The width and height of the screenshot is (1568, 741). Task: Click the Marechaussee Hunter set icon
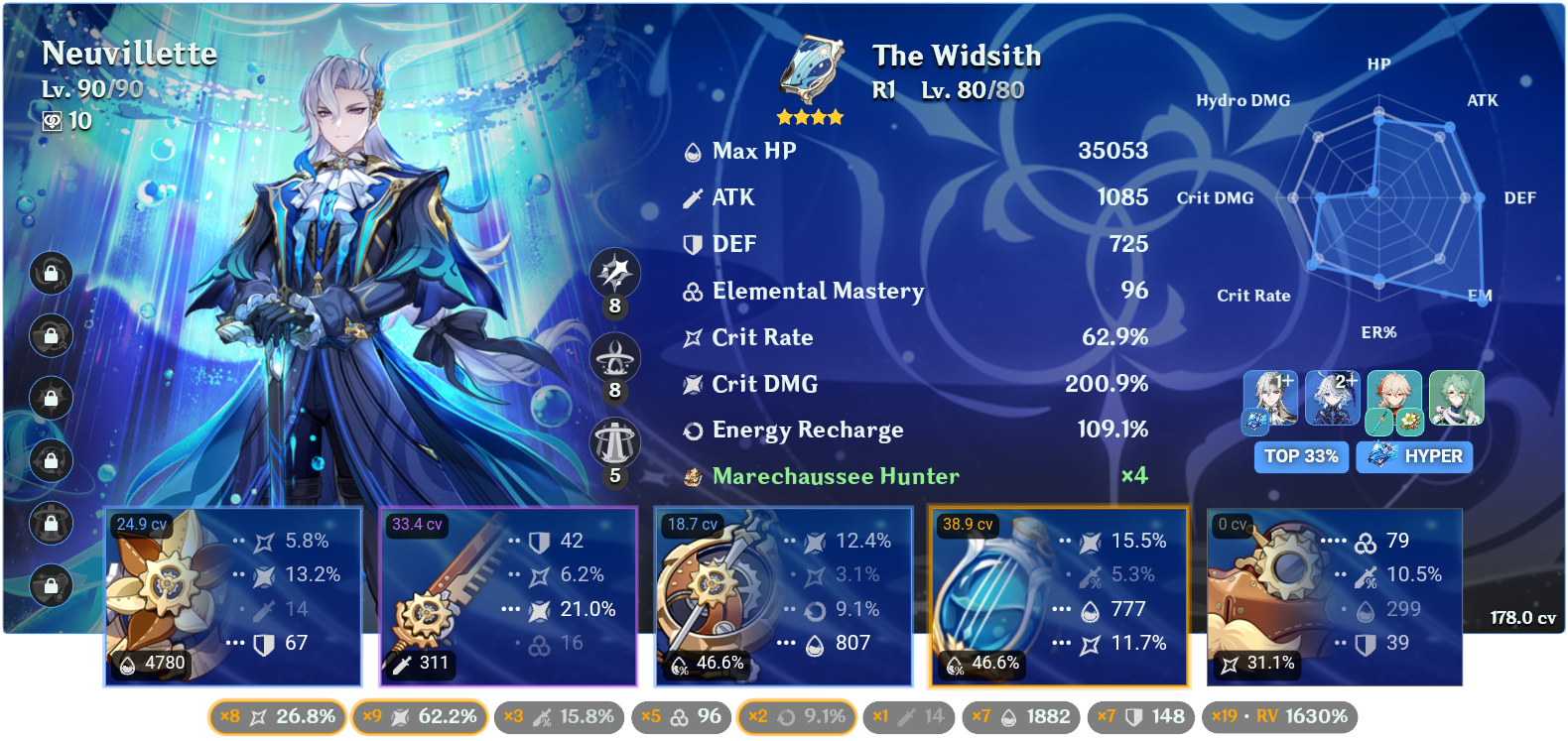[x=692, y=476]
